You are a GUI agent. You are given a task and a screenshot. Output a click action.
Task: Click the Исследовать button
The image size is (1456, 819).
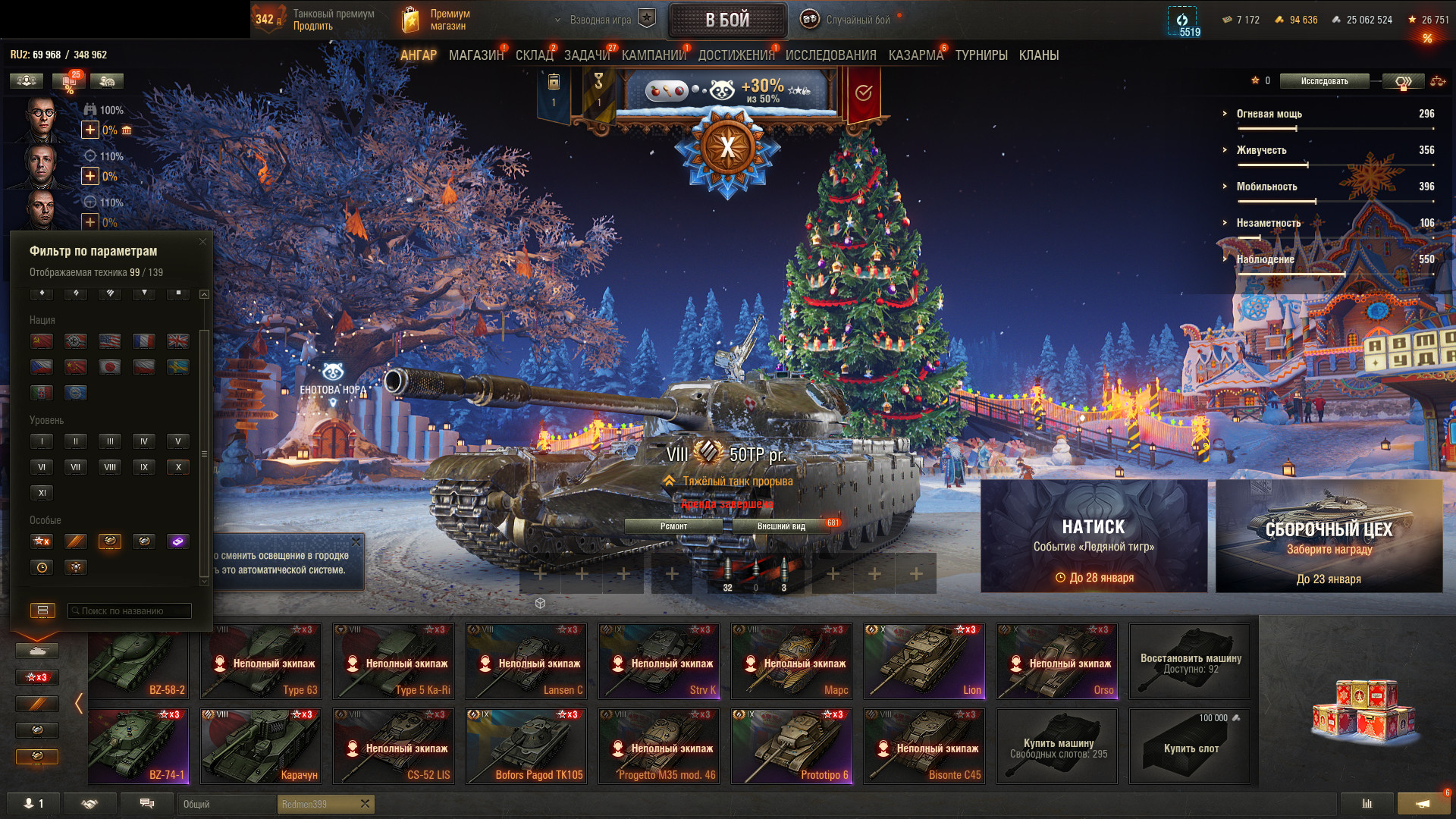point(1324,81)
